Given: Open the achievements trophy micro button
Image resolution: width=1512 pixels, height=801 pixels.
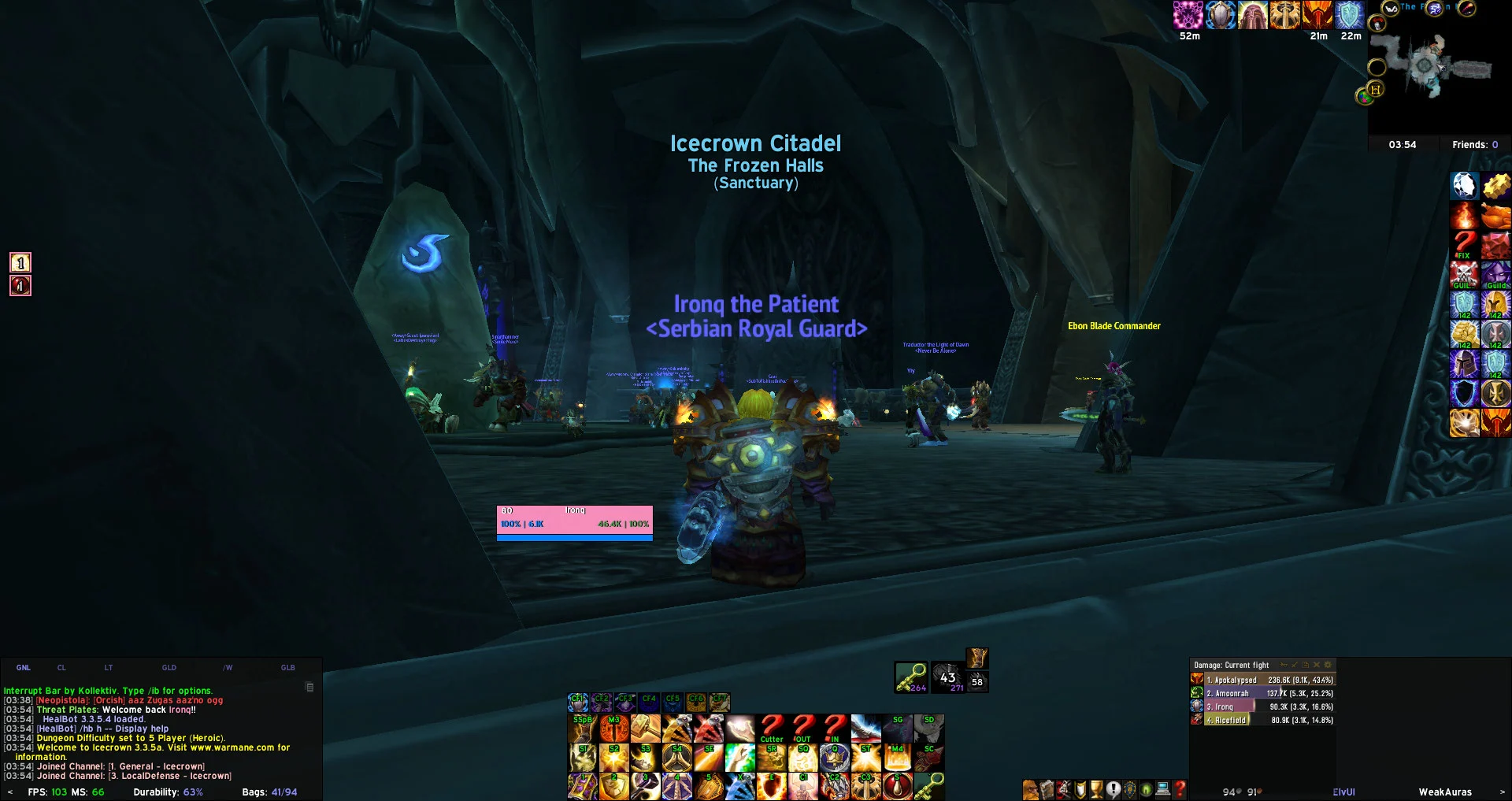Looking at the screenshot, I should (x=1096, y=789).
